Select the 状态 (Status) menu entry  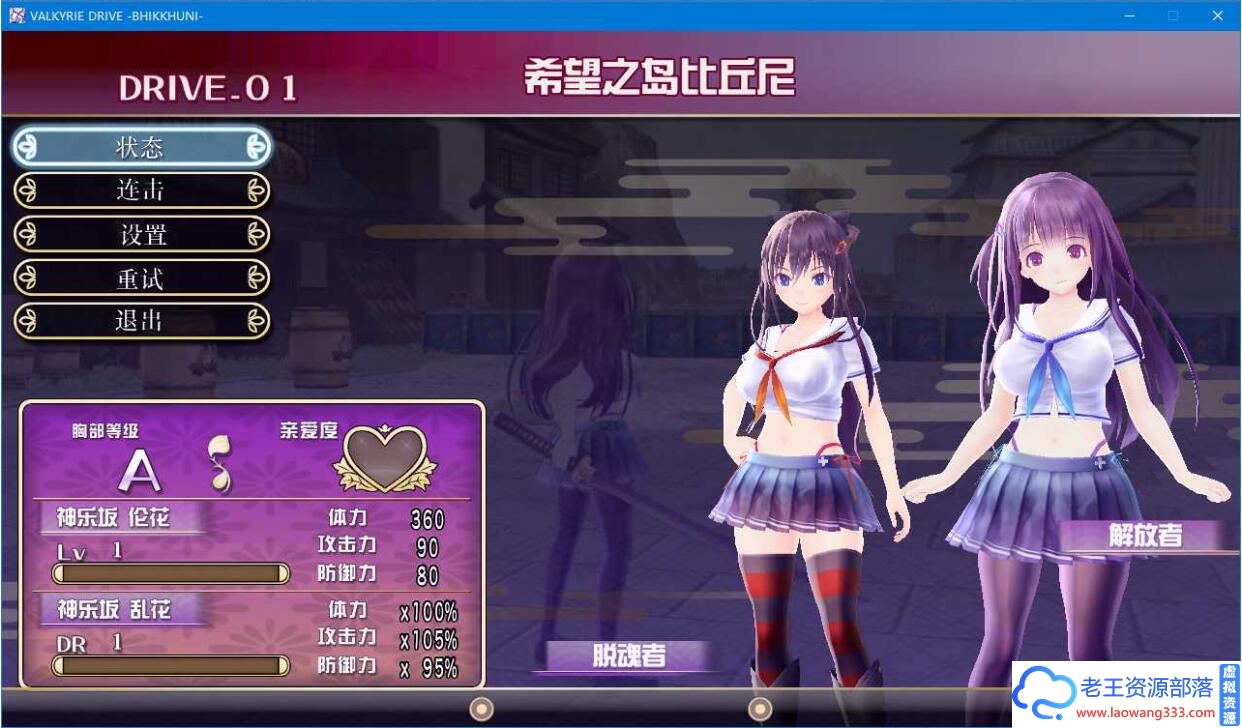141,147
